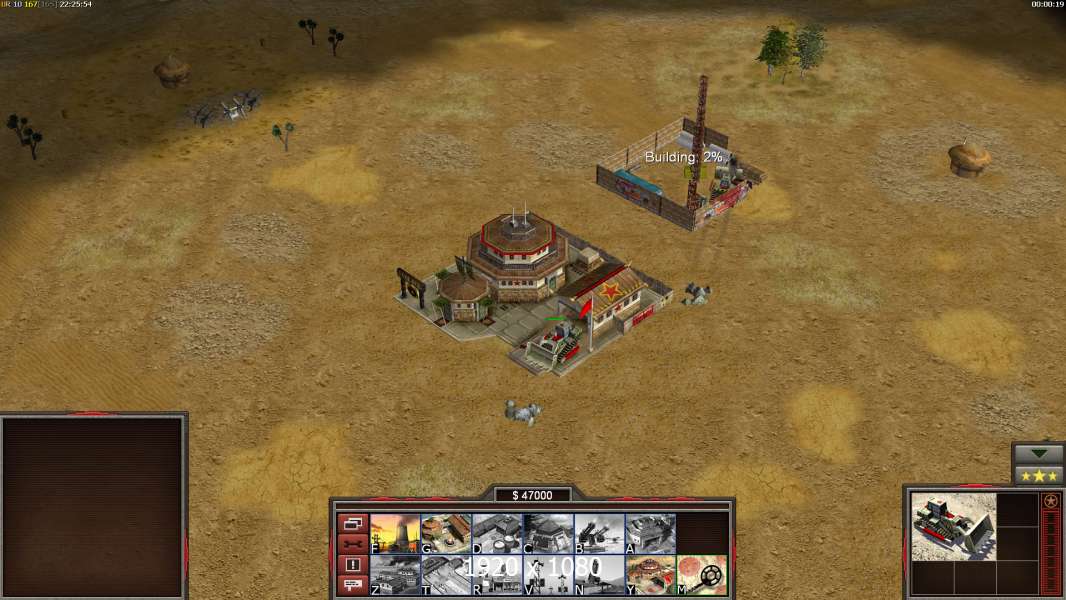The image size is (1066, 600).
Task: Choose the Airfield build icon (Z)
Action: coord(395,575)
